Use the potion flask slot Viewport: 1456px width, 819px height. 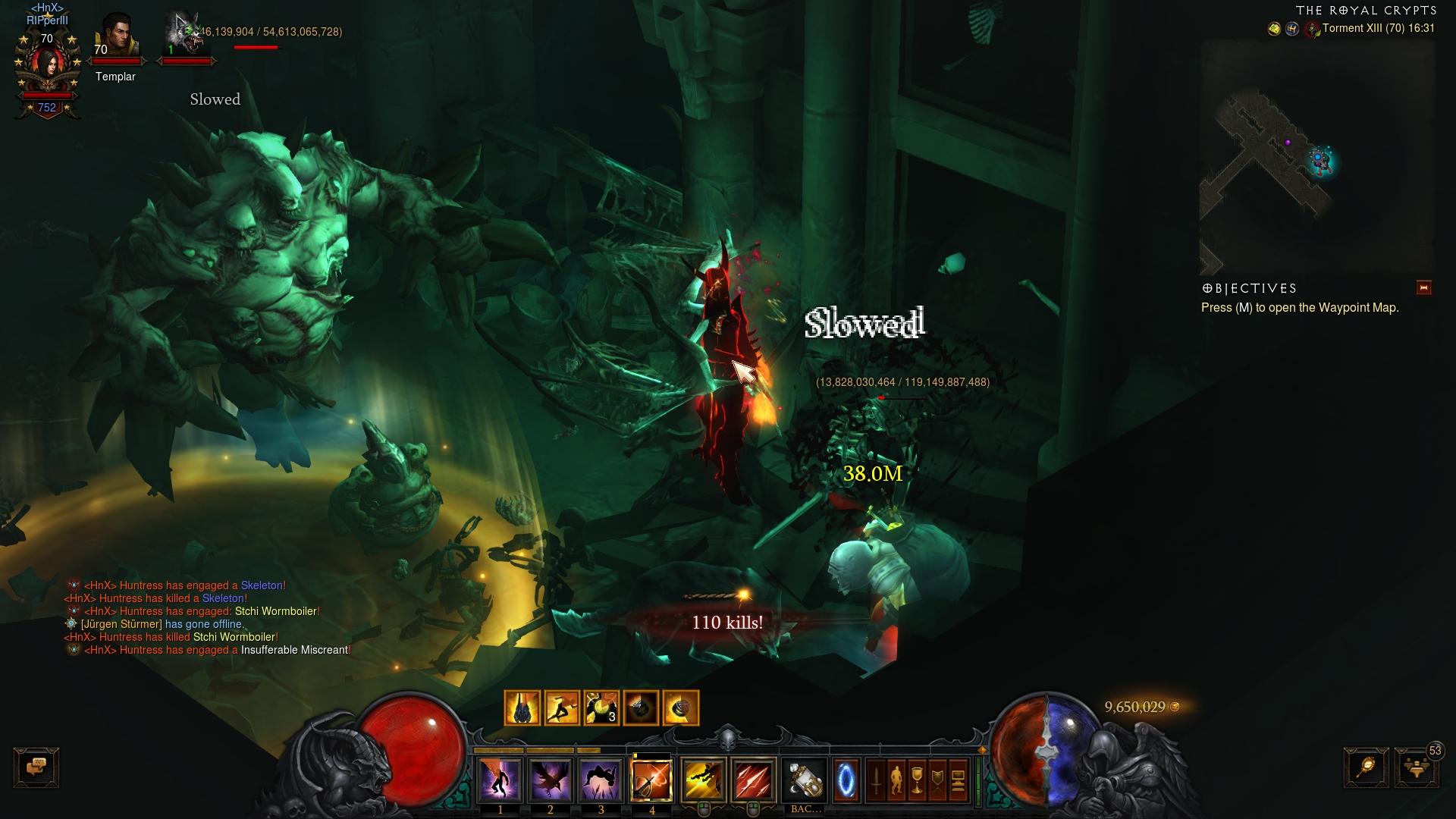pyautogui.click(x=805, y=779)
